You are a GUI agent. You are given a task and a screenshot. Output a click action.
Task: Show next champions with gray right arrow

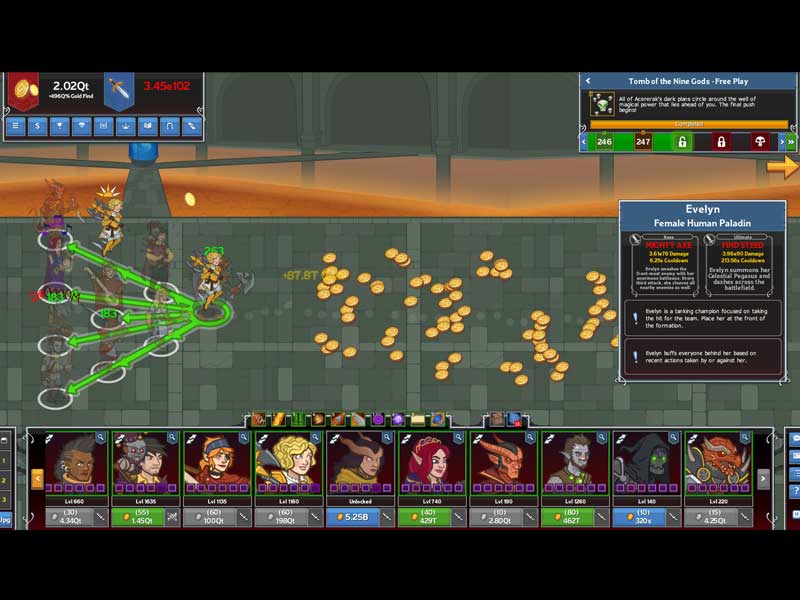coord(764,480)
